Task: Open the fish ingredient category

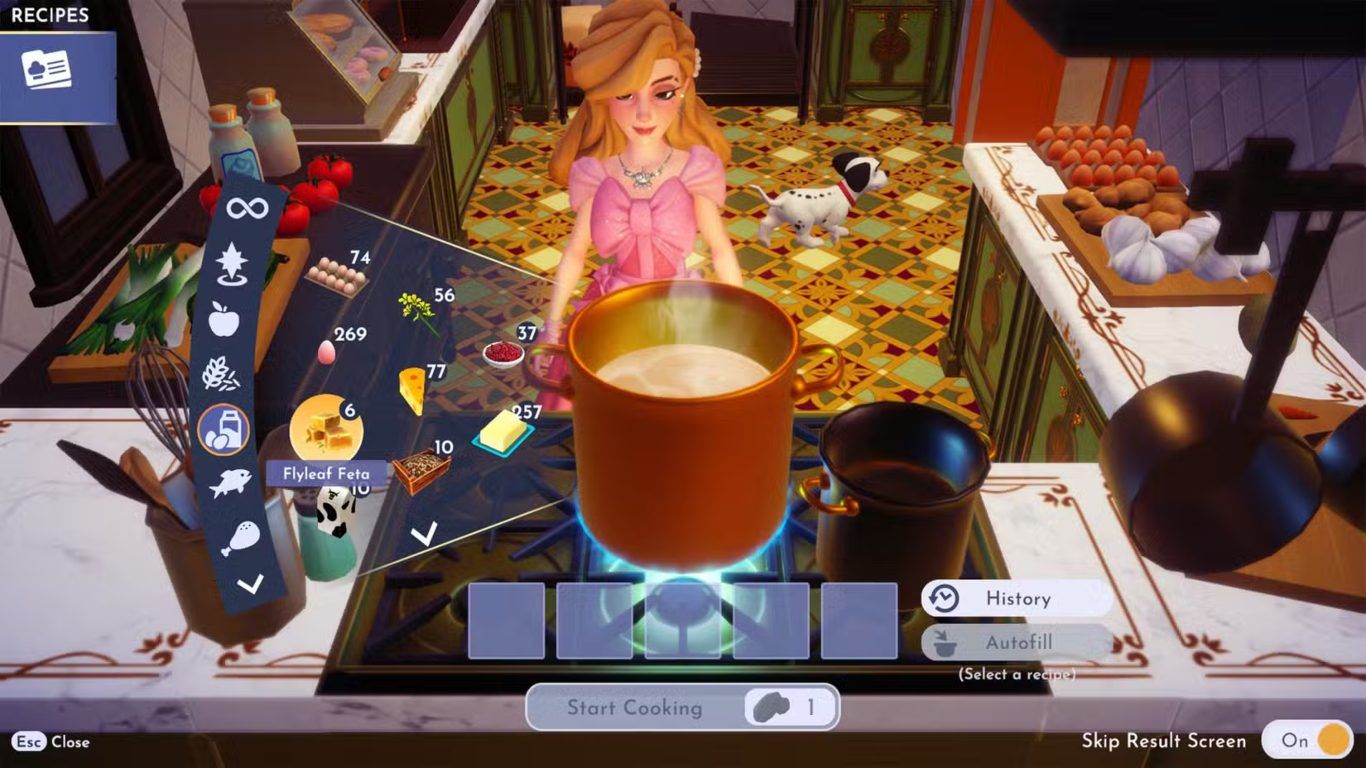Action: coord(229,485)
